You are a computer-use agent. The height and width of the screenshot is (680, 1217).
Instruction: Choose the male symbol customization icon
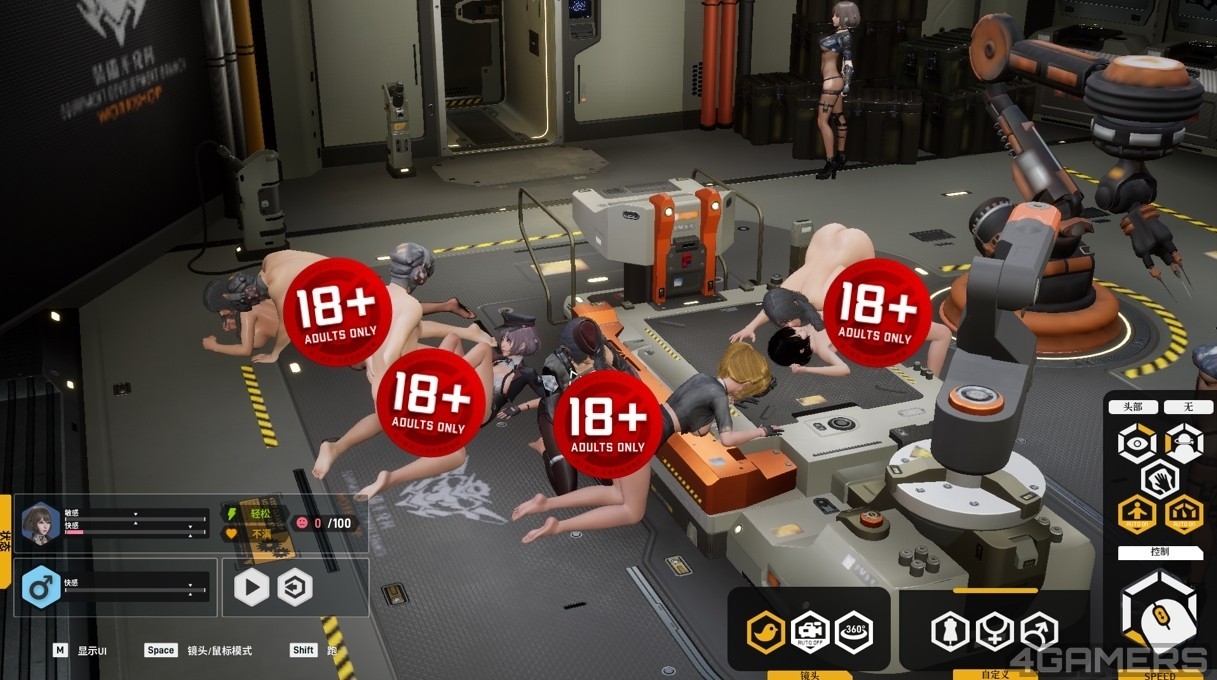[x=1039, y=632]
